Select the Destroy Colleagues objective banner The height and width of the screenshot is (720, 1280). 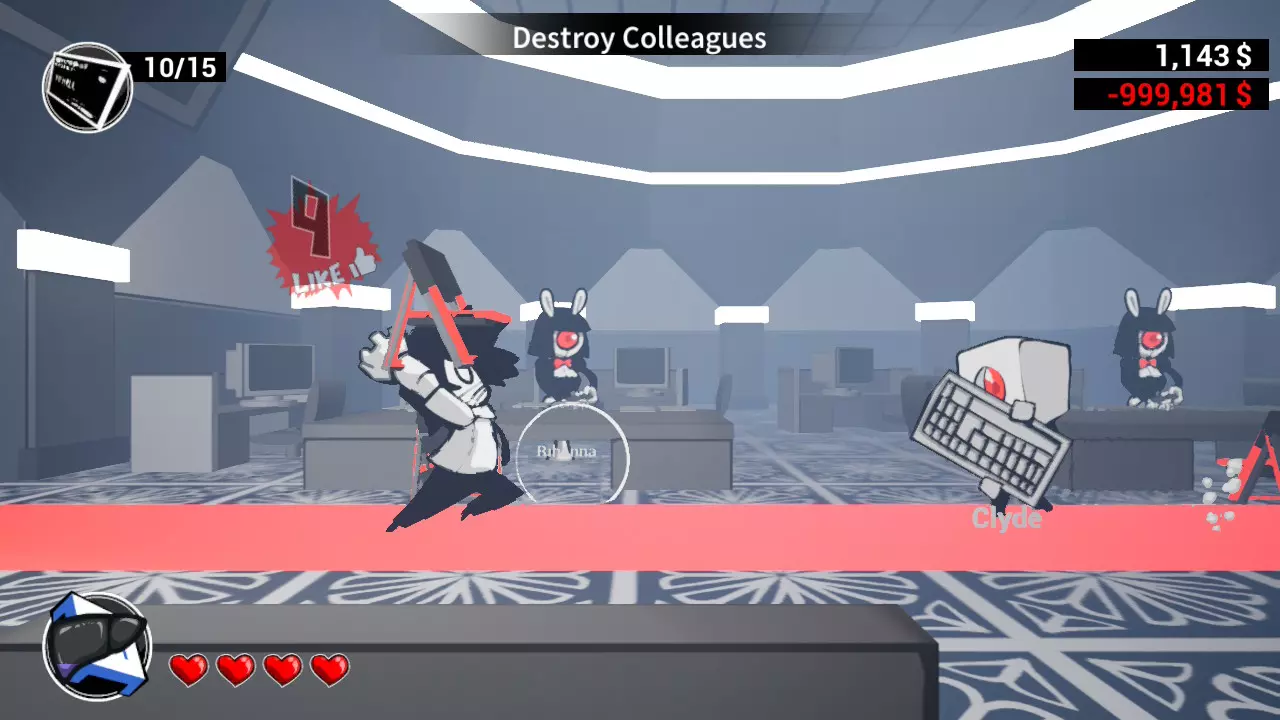tap(639, 39)
